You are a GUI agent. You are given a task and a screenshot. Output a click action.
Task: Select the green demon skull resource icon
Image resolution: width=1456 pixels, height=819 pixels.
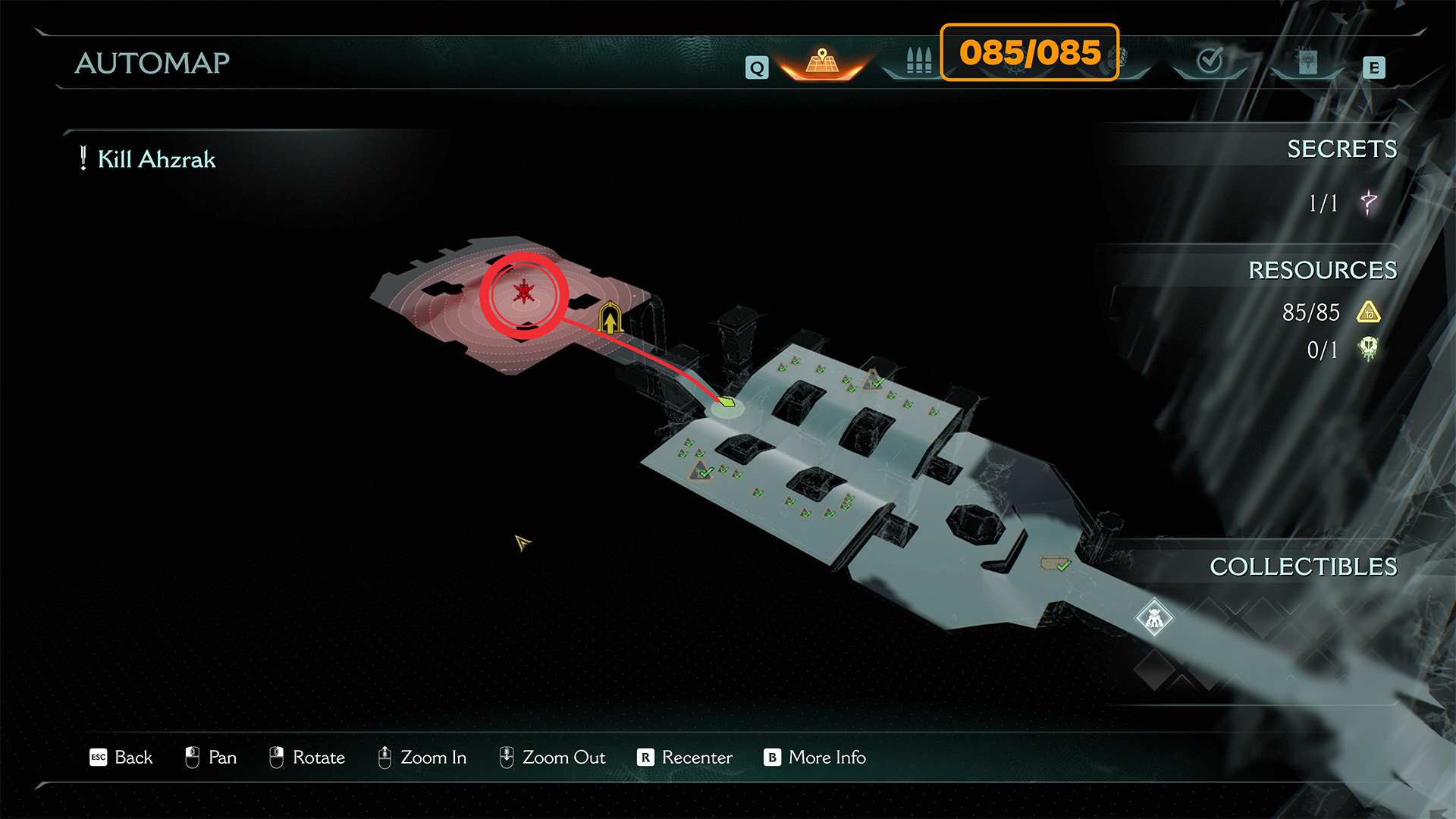[x=1368, y=349]
